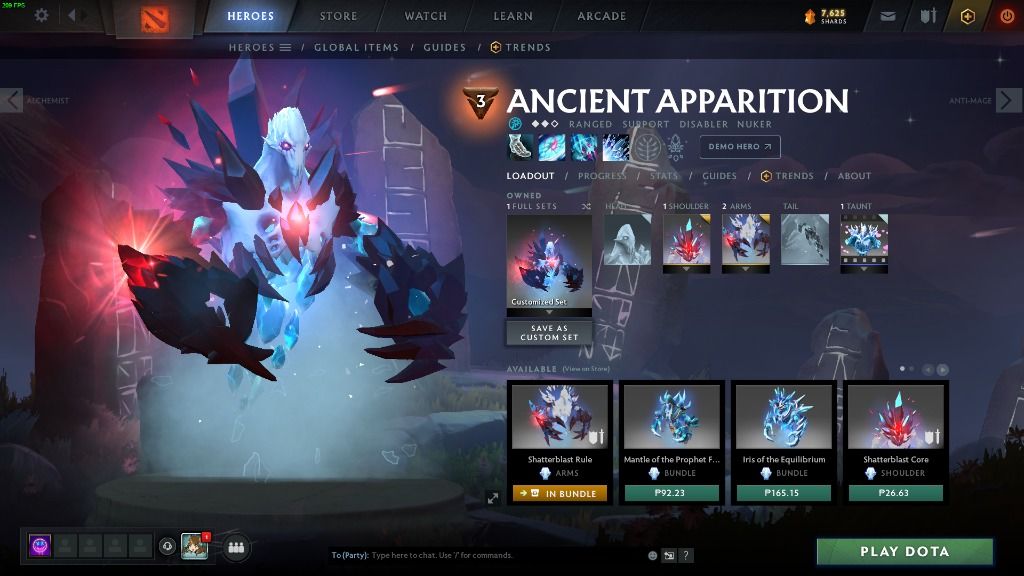Type in the party chat box
This screenshot has width=1024, height=576.
click(480, 555)
